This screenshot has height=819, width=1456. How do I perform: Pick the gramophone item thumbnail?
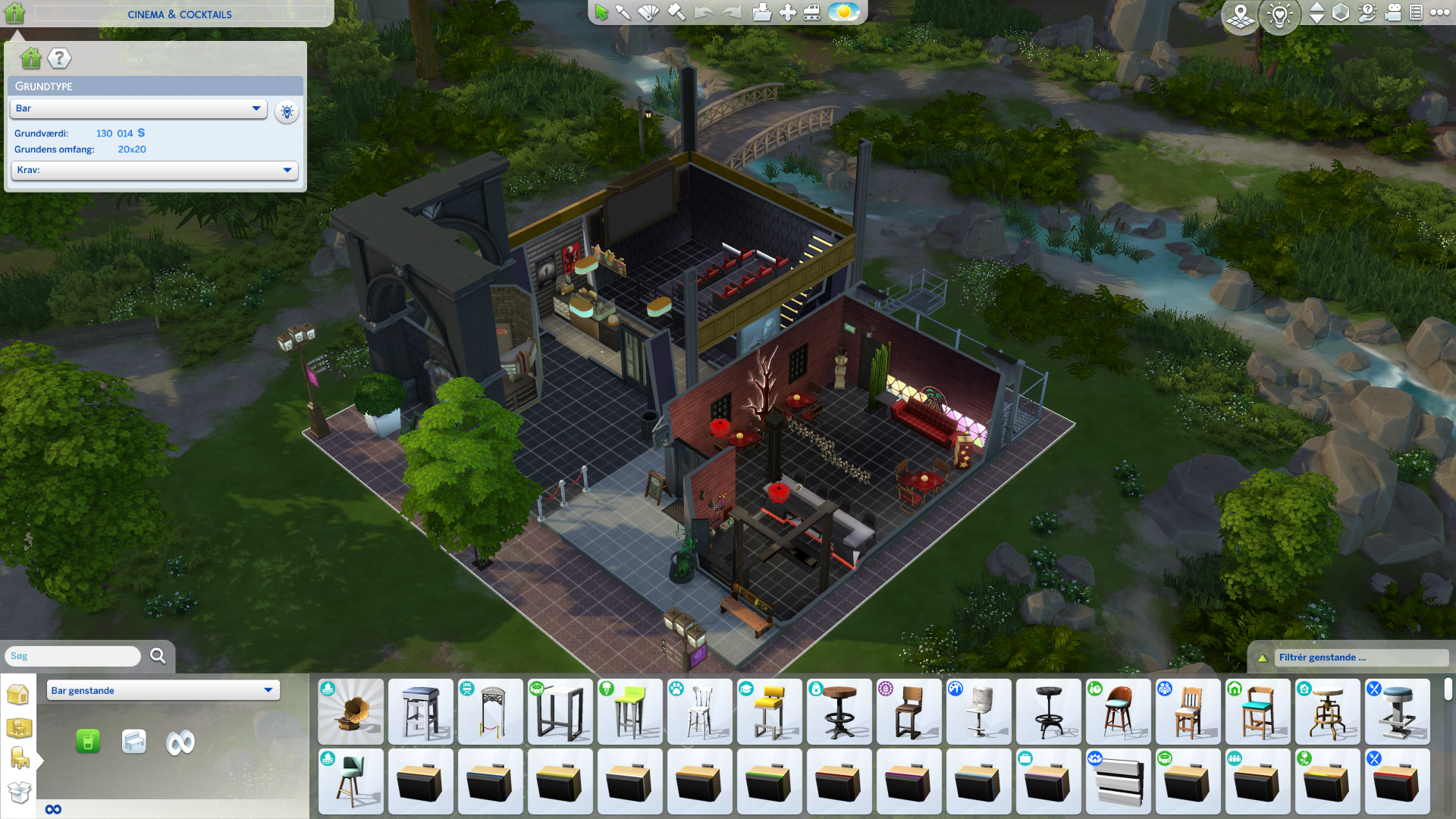(x=350, y=711)
